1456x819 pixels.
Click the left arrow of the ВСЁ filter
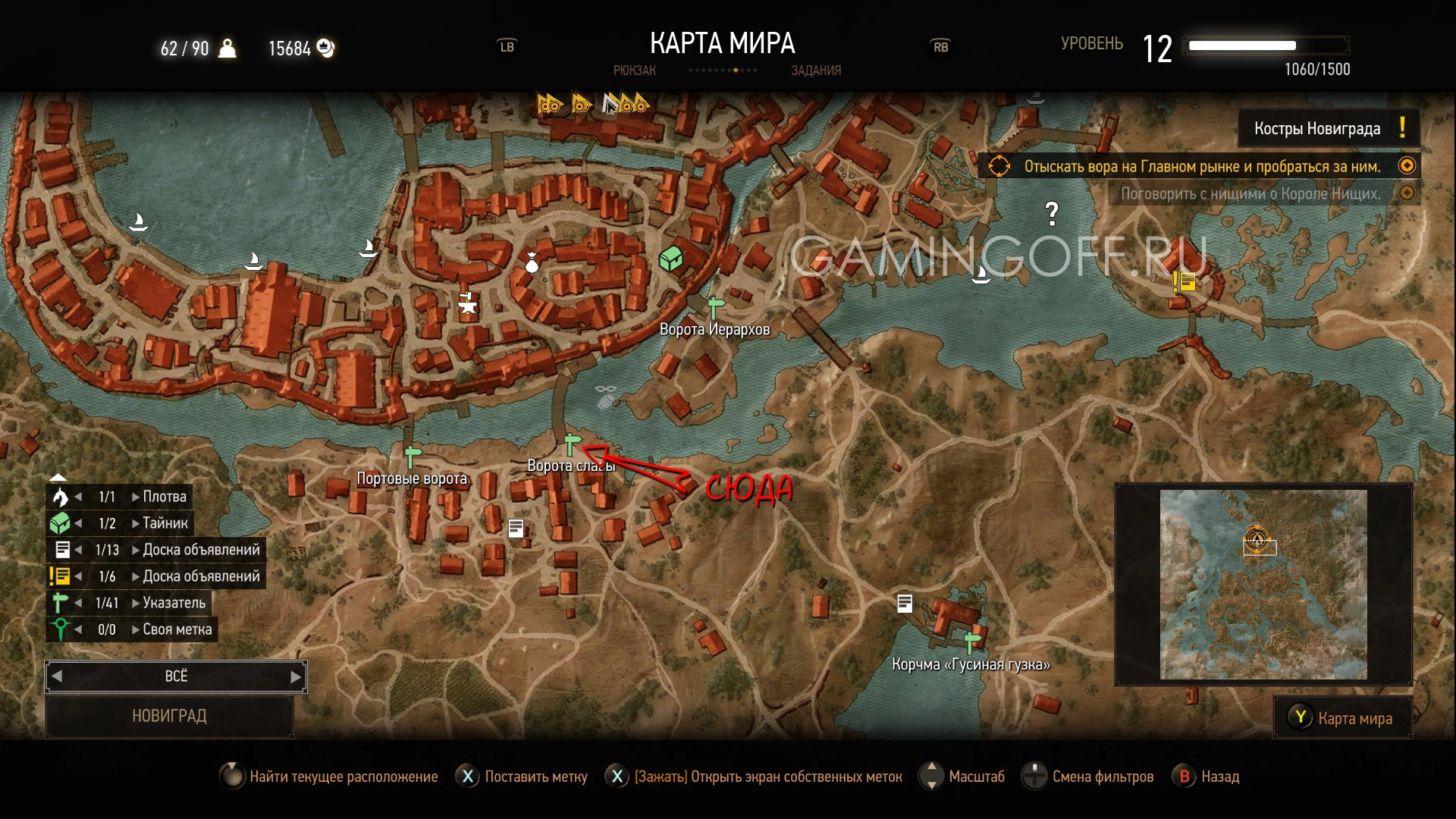point(57,676)
